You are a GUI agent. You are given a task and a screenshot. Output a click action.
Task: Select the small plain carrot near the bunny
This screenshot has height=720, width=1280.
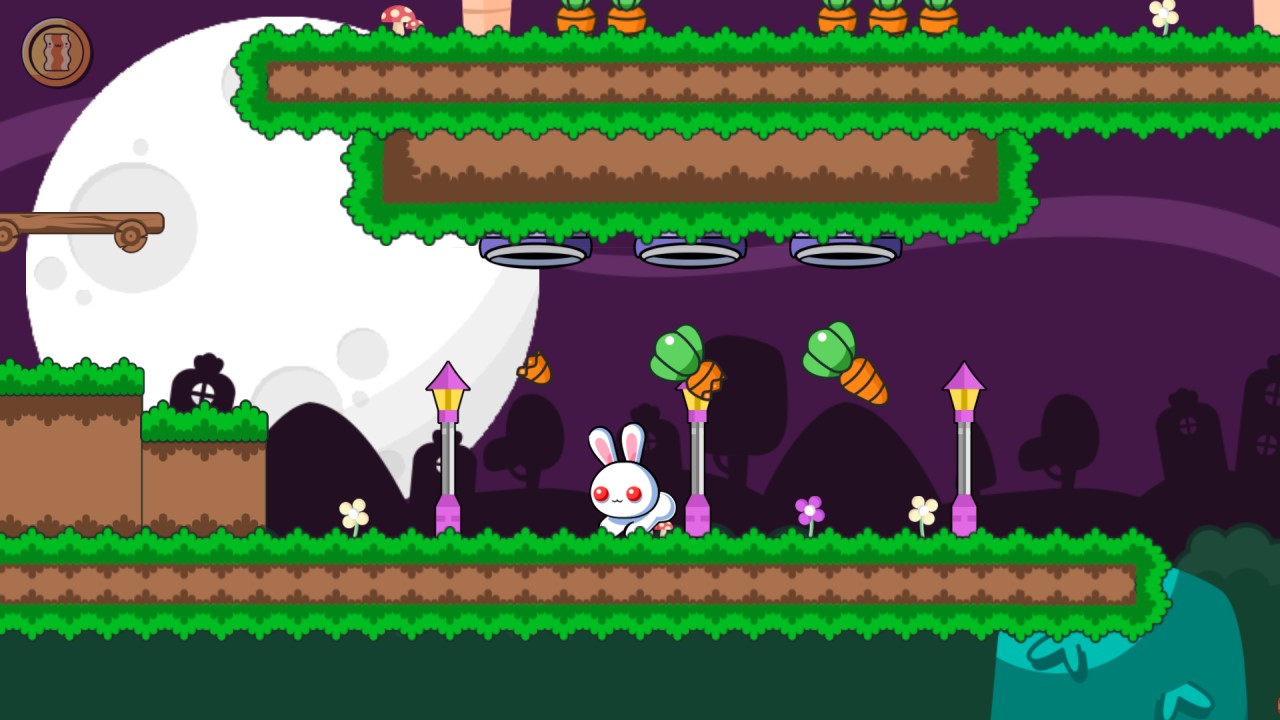click(x=535, y=370)
